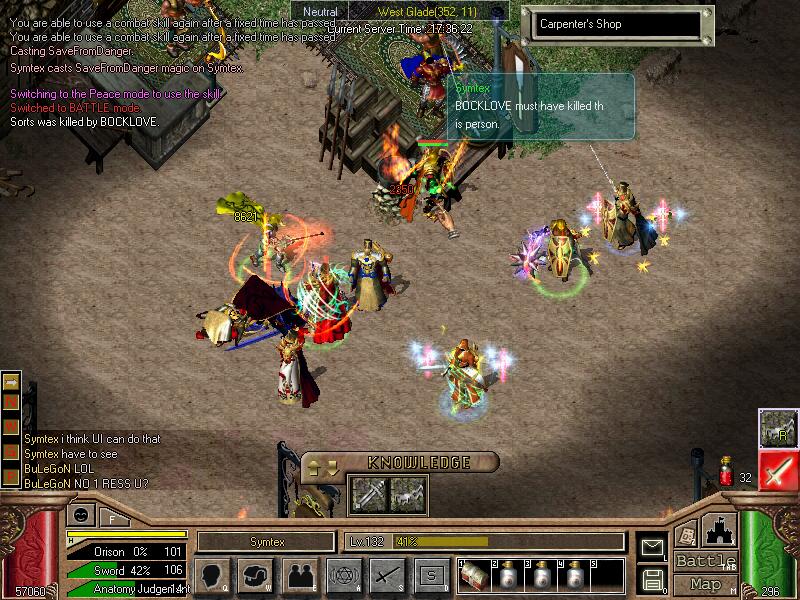Open the quest scroll icon
The height and width of the screenshot is (600, 800).
coord(686,534)
